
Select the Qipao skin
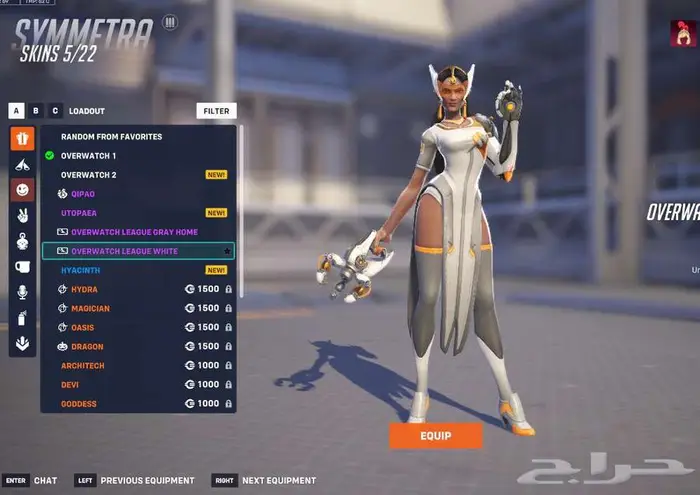coord(83,194)
